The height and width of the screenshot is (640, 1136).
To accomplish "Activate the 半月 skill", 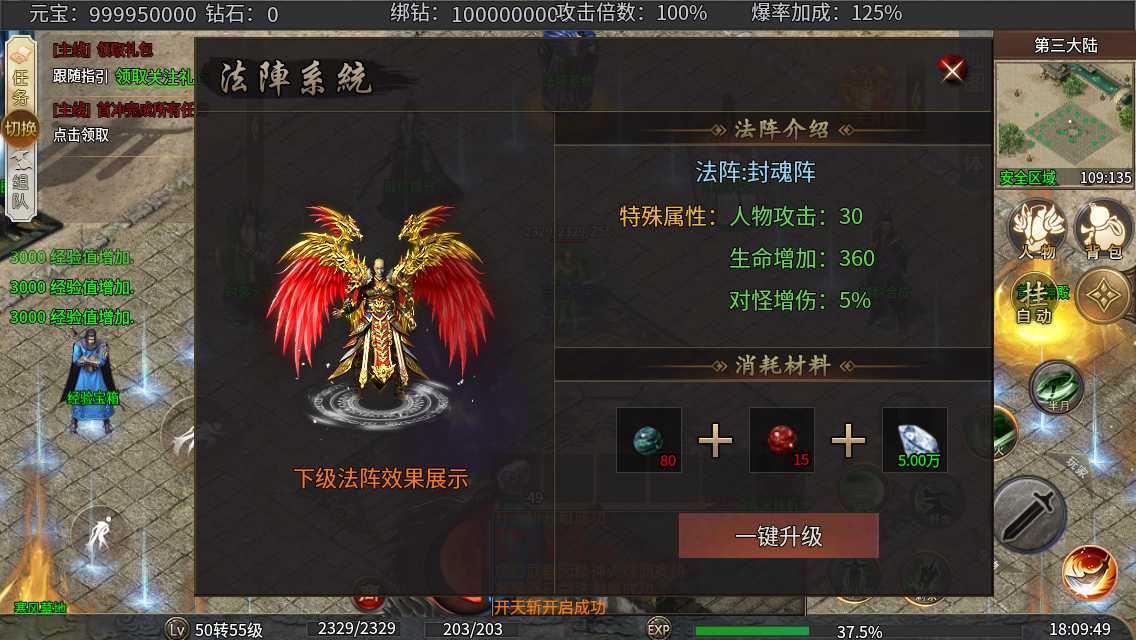I will (1056, 387).
